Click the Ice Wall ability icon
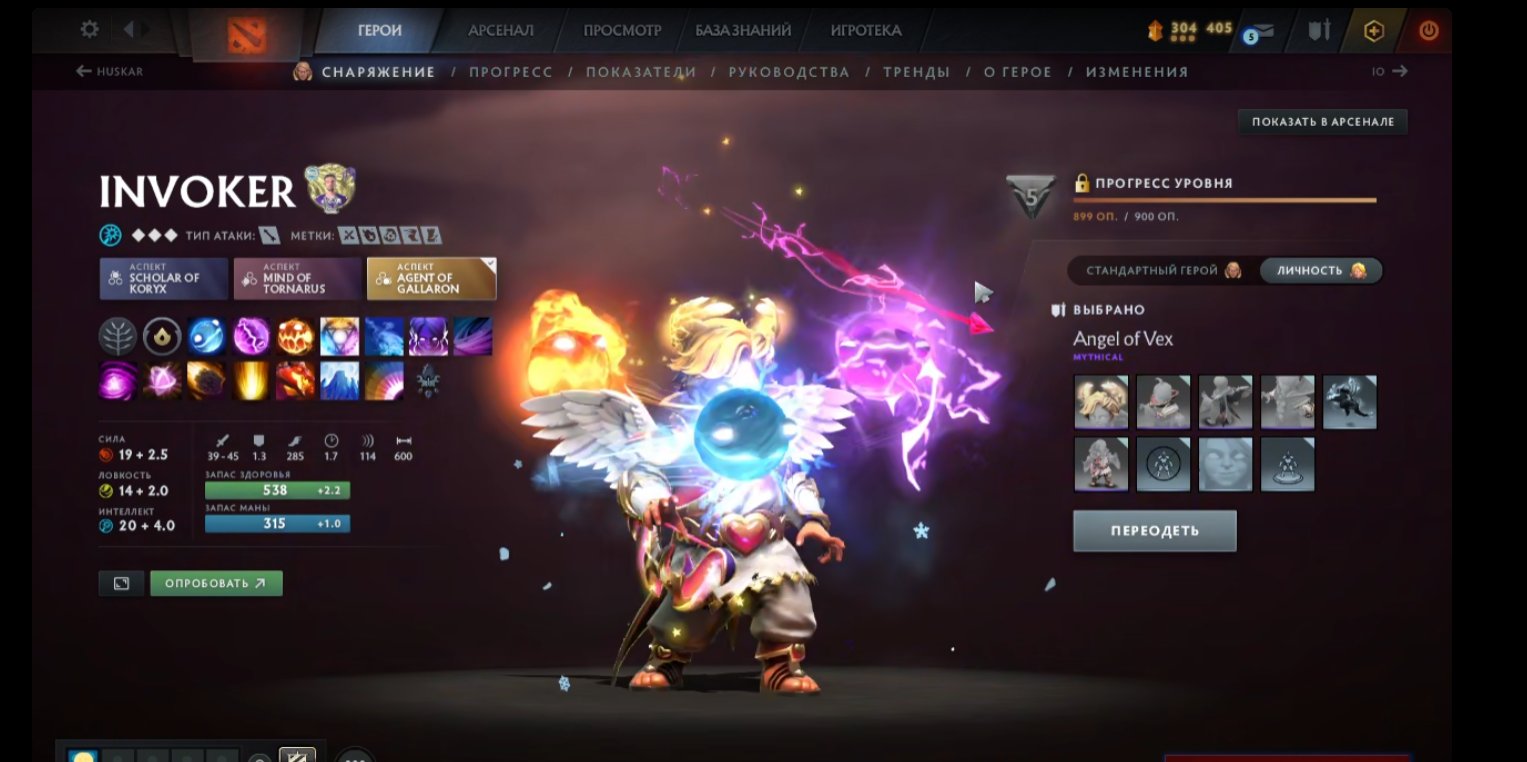 coord(339,381)
